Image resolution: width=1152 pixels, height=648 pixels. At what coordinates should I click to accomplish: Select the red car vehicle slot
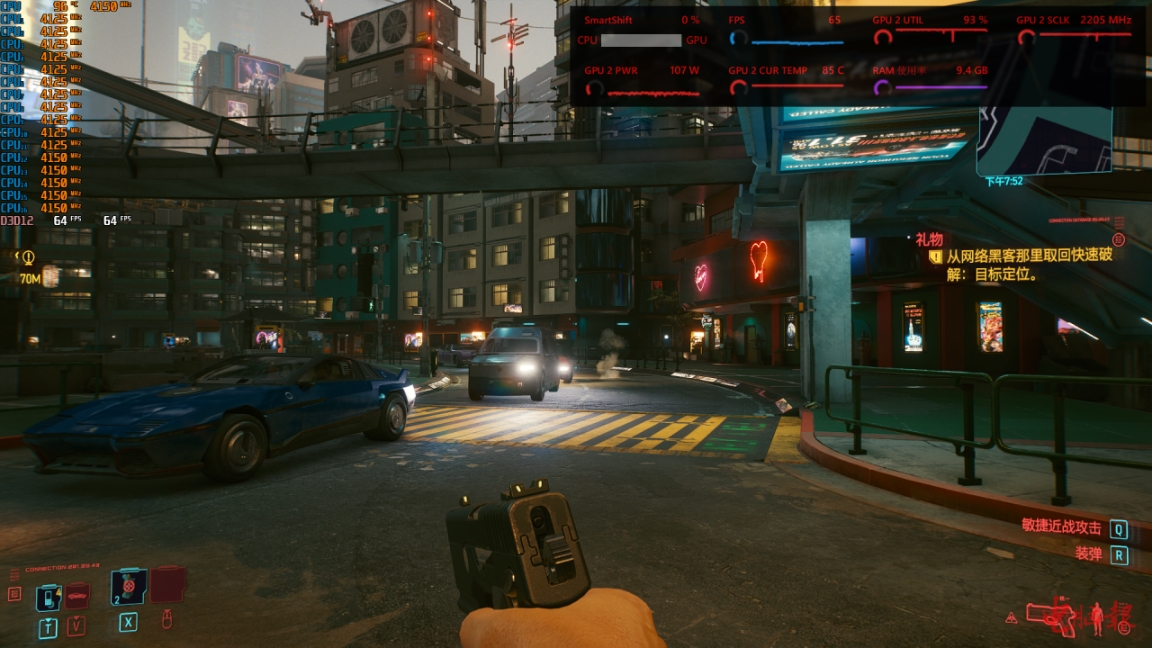tap(77, 596)
